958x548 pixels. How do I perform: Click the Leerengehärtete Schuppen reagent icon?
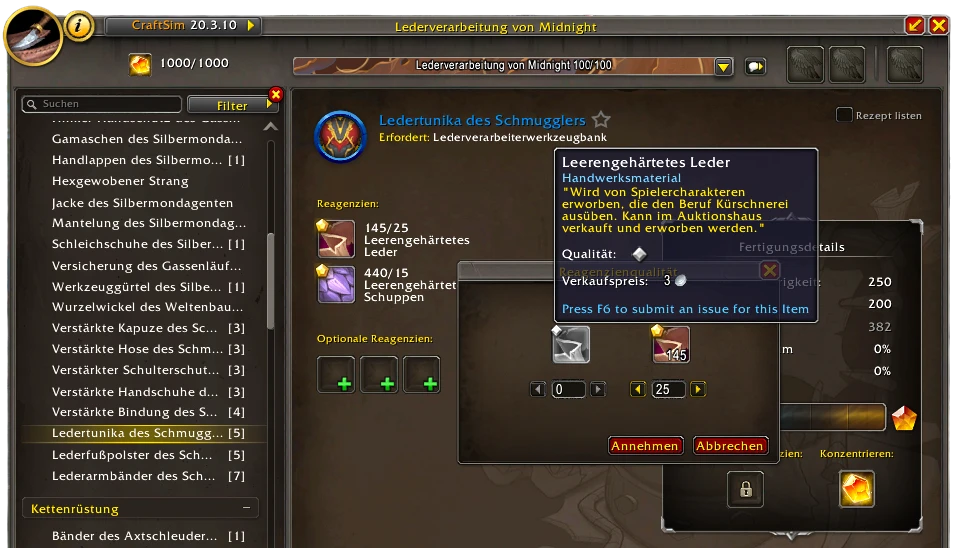[x=335, y=284]
